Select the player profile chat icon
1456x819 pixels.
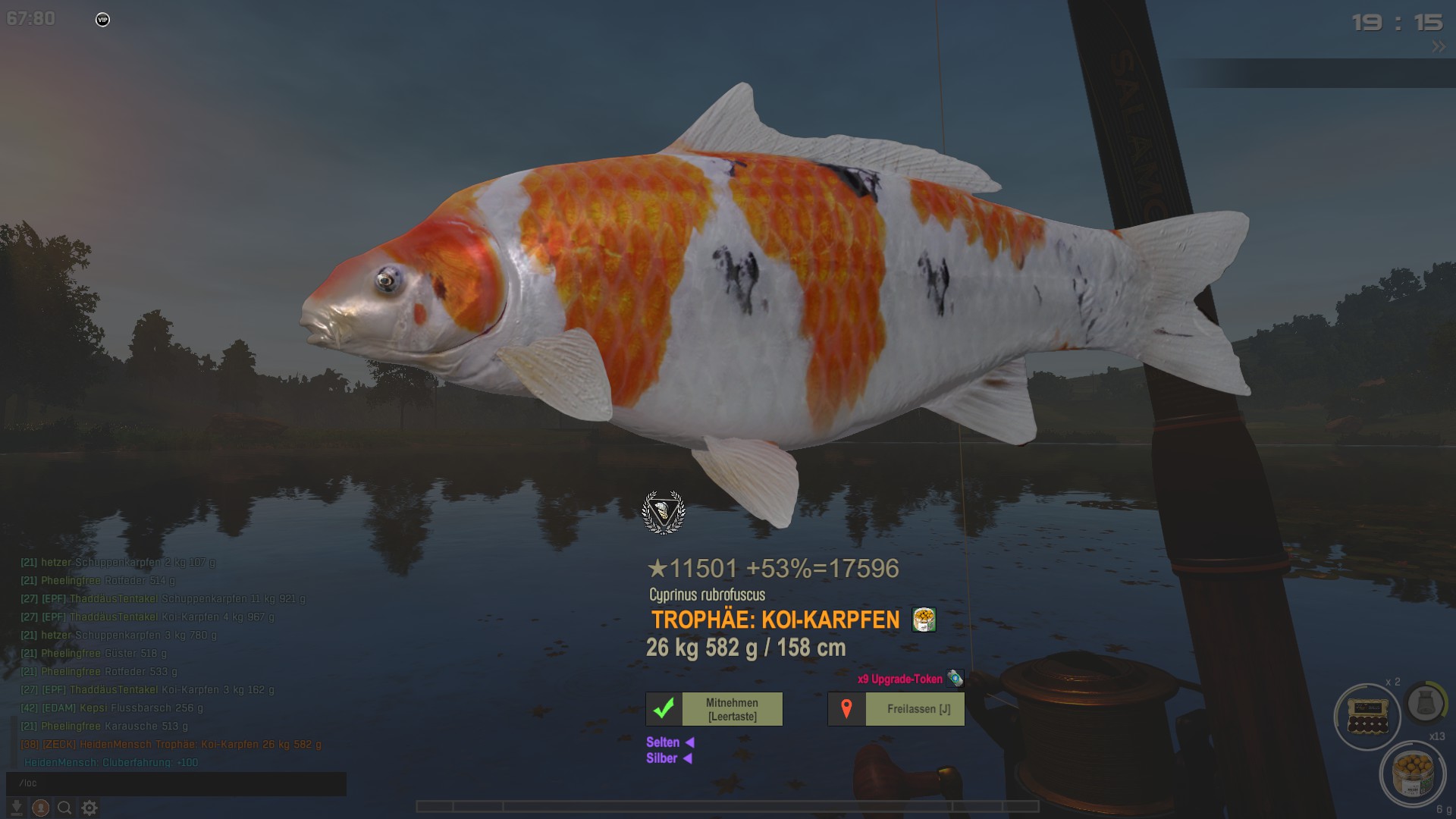(x=41, y=808)
